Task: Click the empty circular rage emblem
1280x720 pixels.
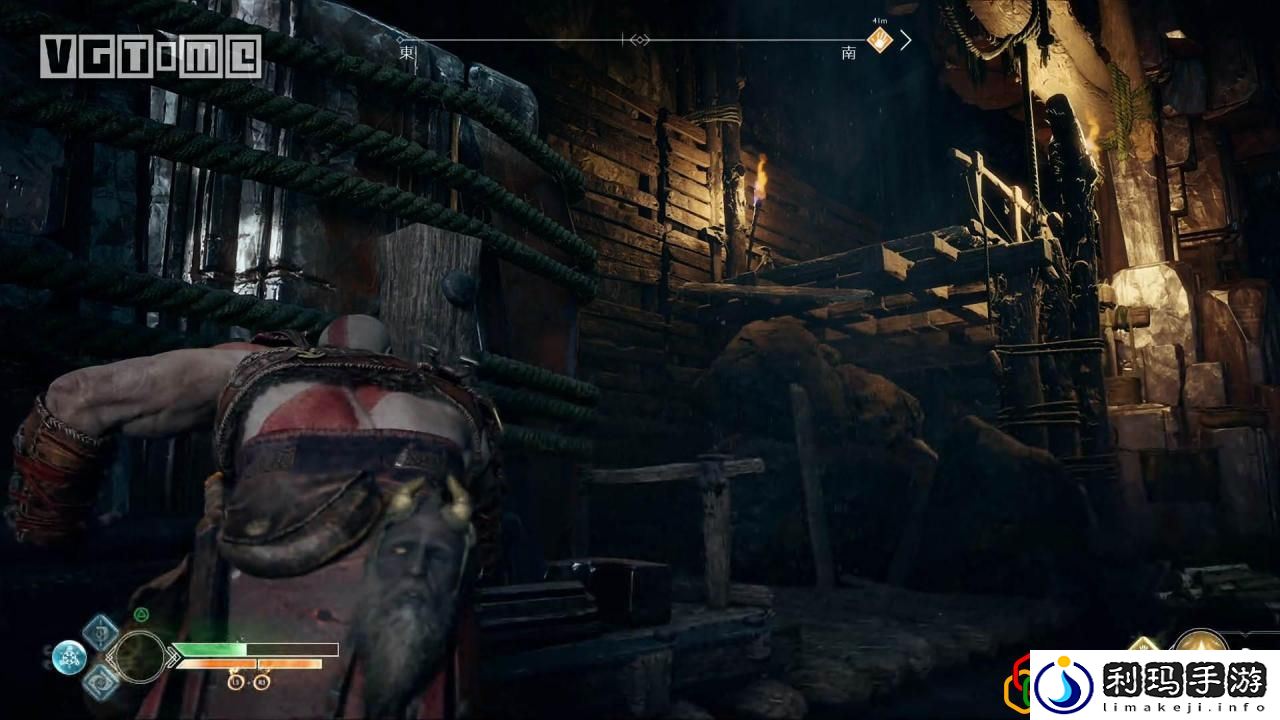Action: point(140,656)
